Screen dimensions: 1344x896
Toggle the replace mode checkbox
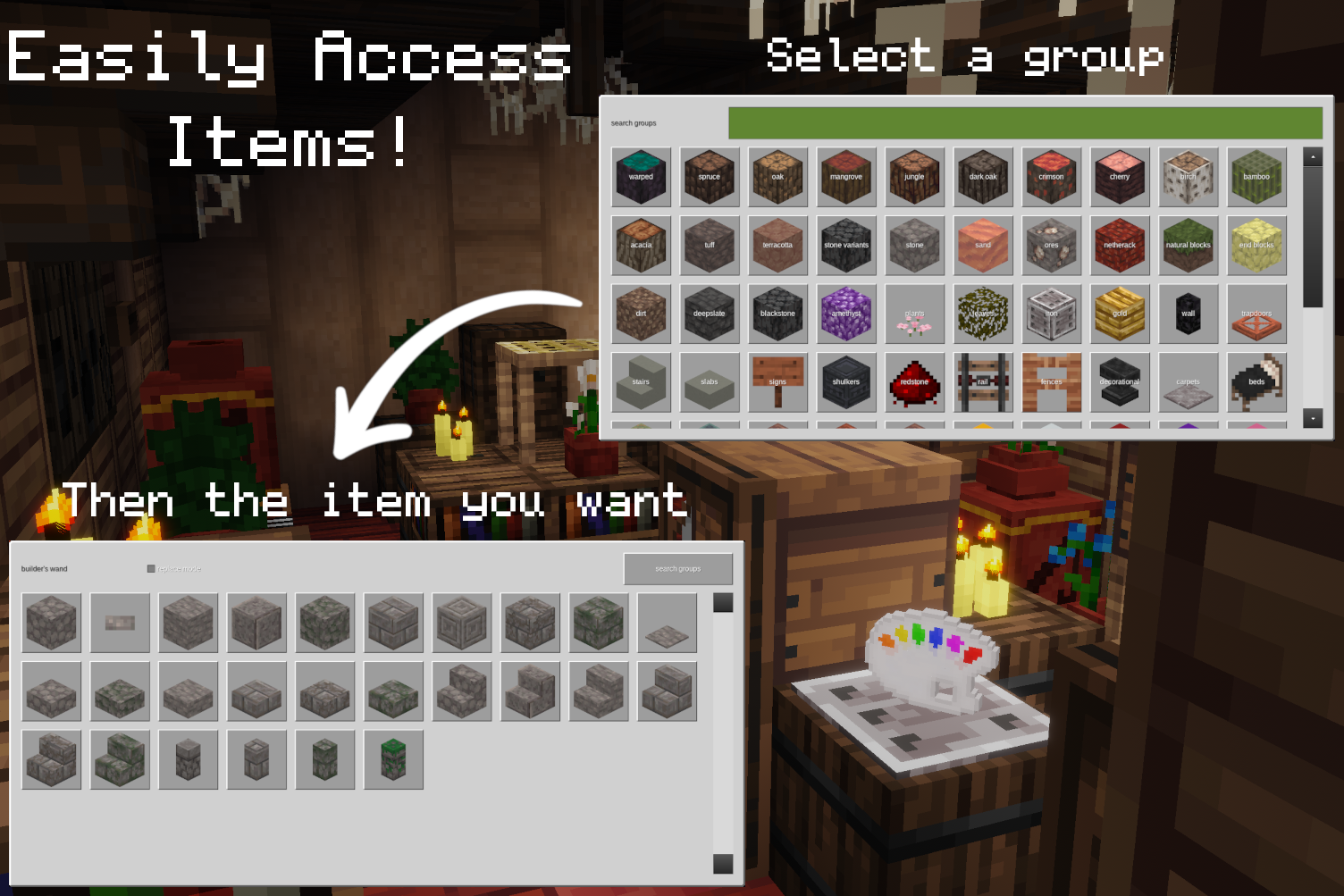pyautogui.click(x=151, y=568)
